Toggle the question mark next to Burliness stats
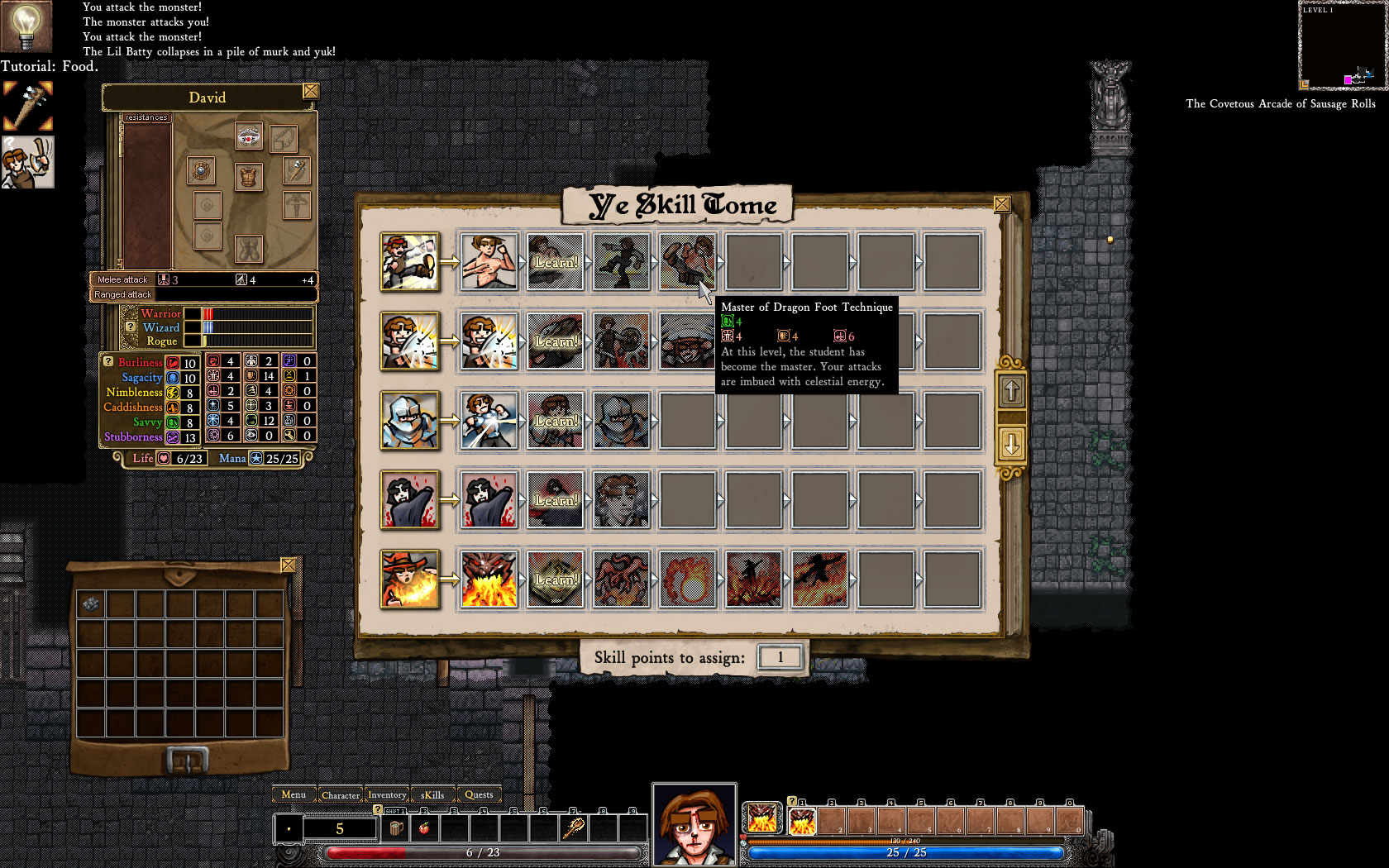 point(107,361)
